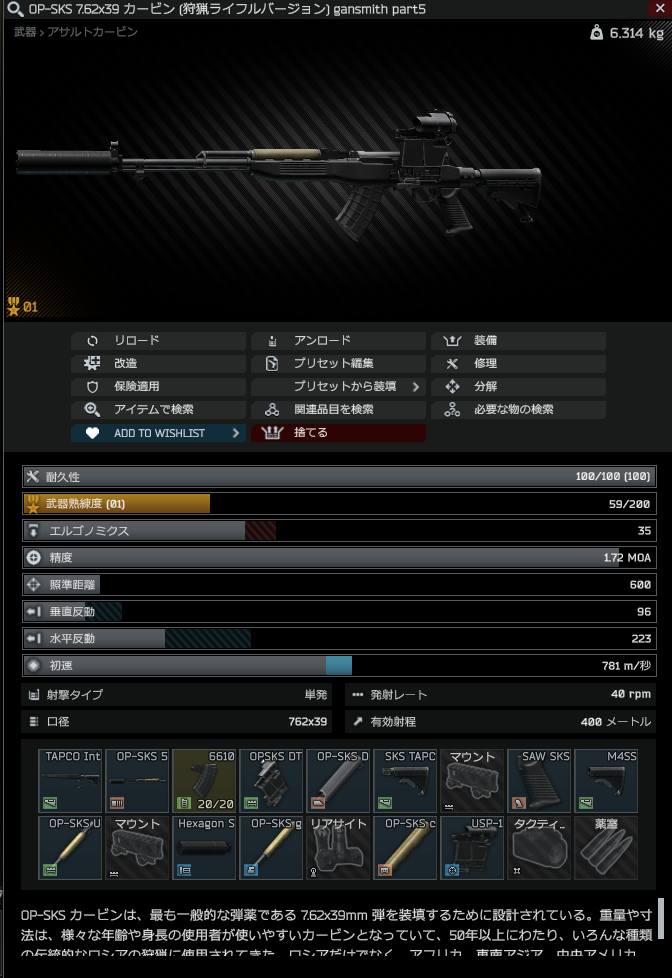Open プリセット編集 preset editor
The height and width of the screenshot is (978, 672).
[x=338, y=364]
